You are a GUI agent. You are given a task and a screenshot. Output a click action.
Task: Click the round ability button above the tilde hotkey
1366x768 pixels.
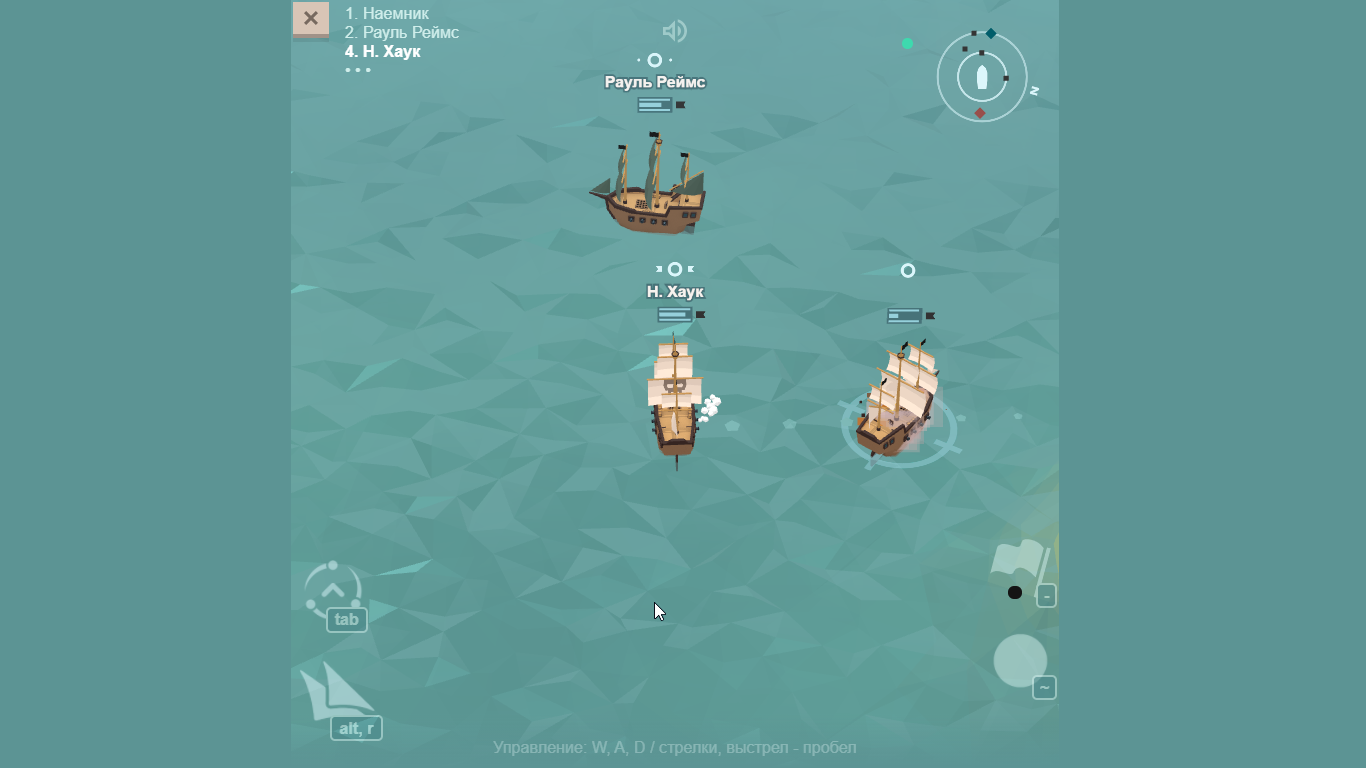pos(1020,660)
